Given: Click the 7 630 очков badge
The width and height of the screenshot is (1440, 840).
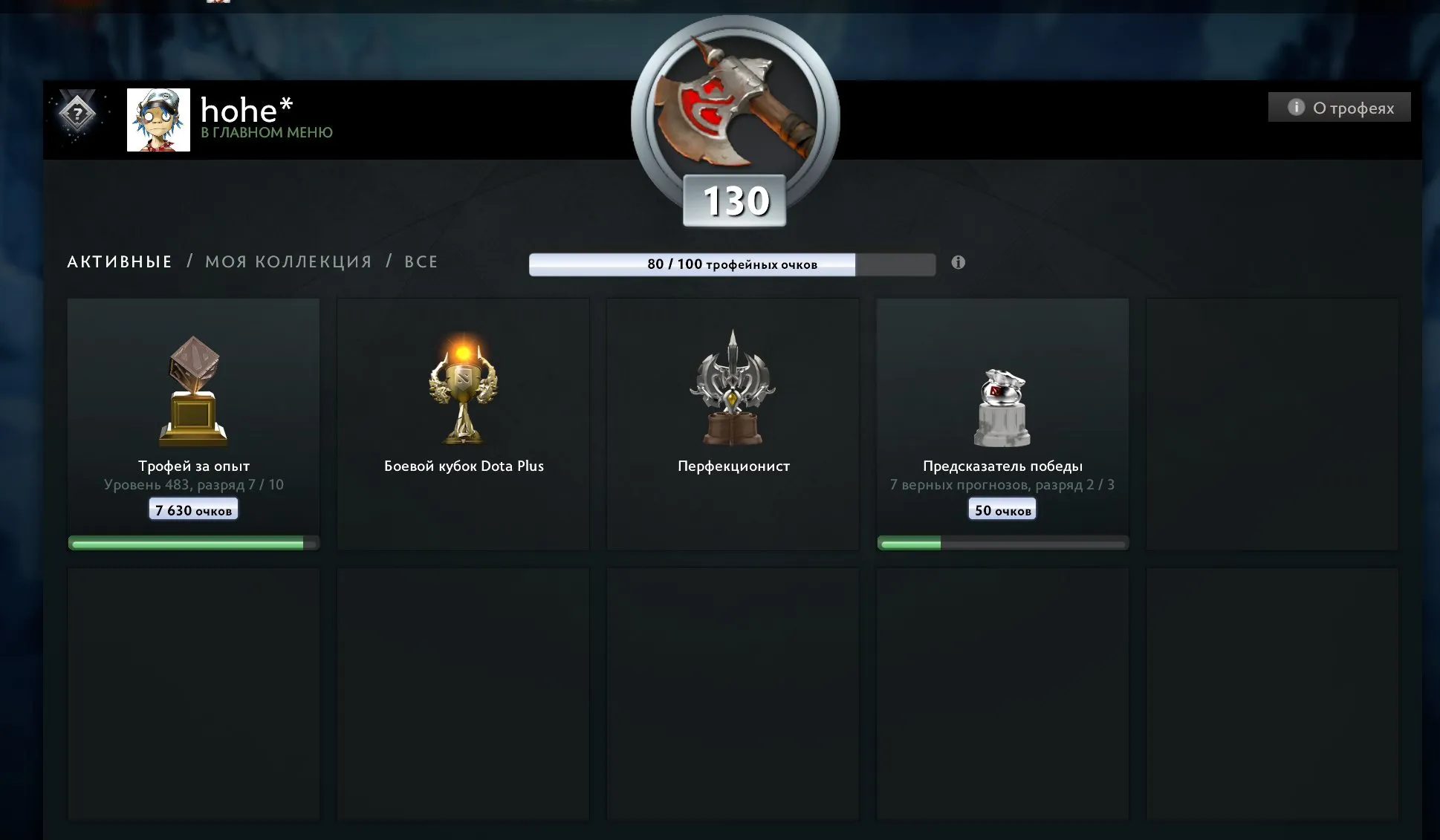Looking at the screenshot, I should pos(192,509).
